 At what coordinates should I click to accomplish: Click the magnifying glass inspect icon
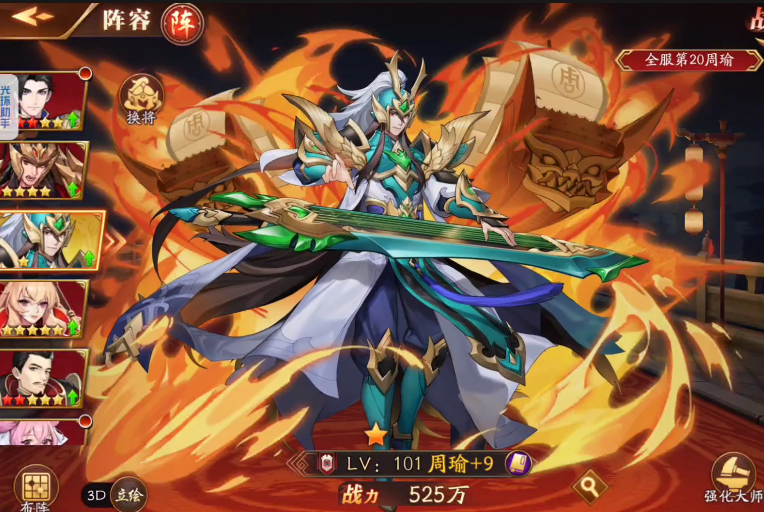[589, 486]
